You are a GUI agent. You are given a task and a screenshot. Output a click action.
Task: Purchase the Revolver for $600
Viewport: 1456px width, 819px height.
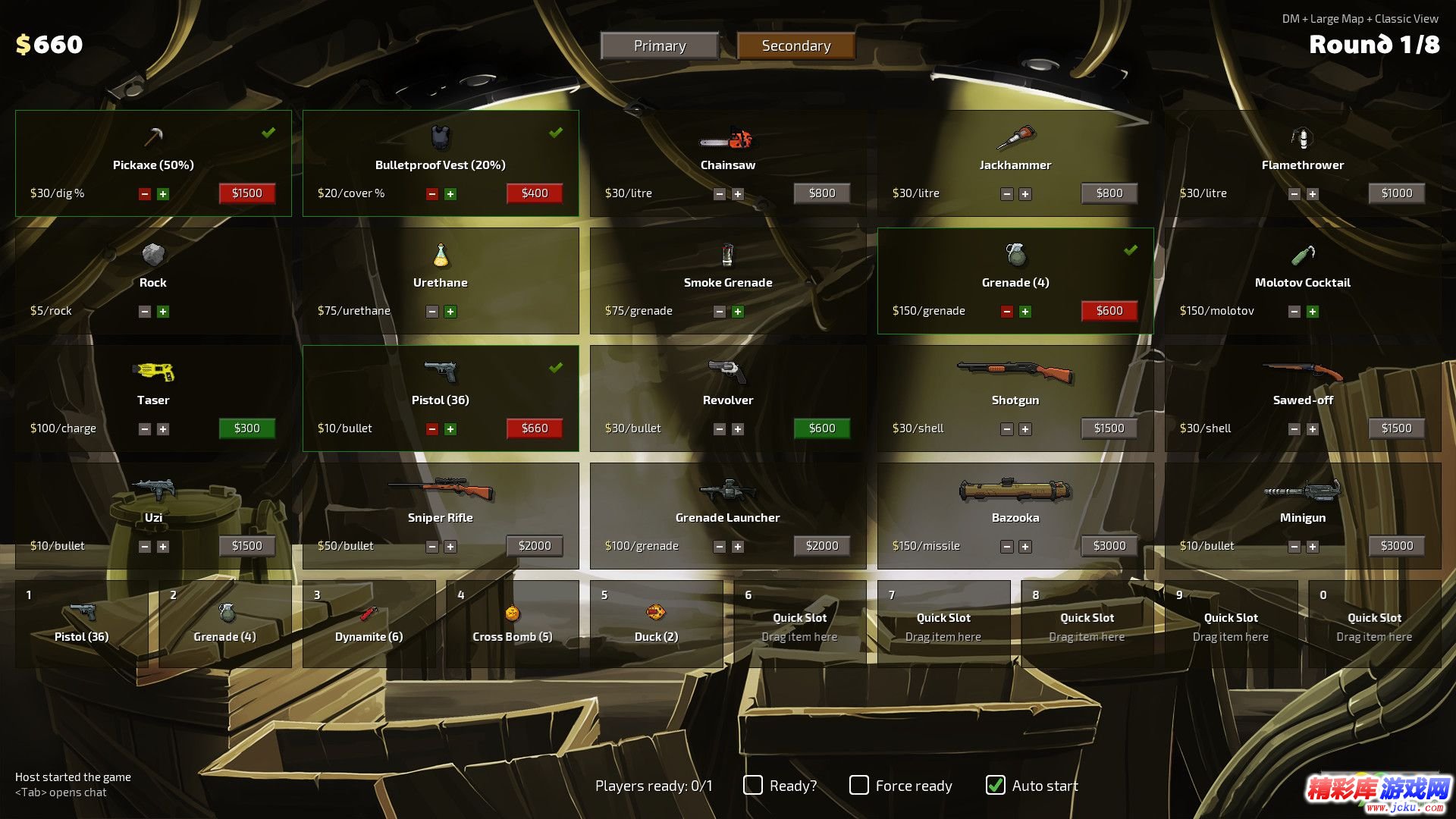(x=821, y=428)
